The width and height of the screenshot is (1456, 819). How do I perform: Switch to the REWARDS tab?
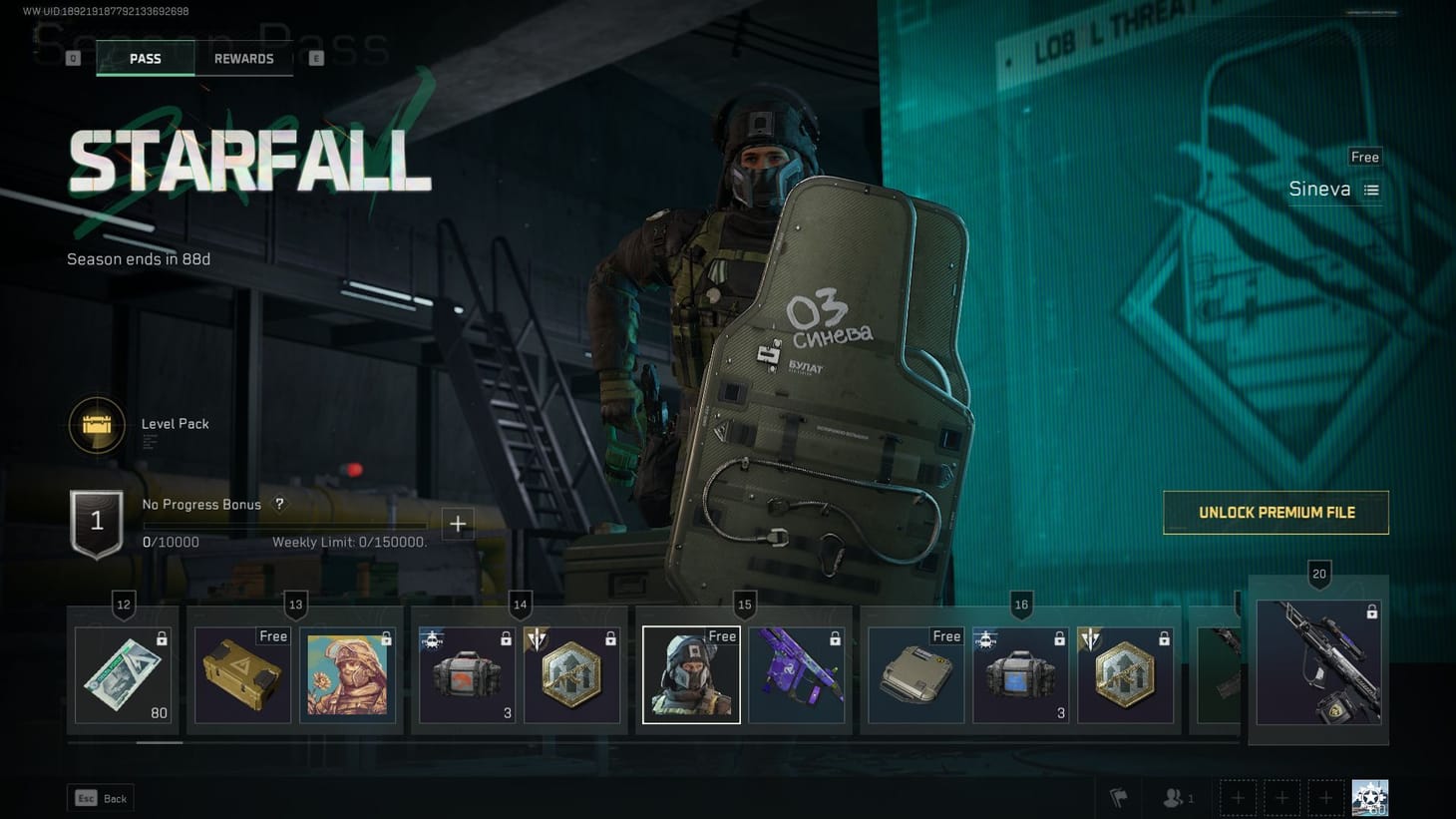click(244, 58)
